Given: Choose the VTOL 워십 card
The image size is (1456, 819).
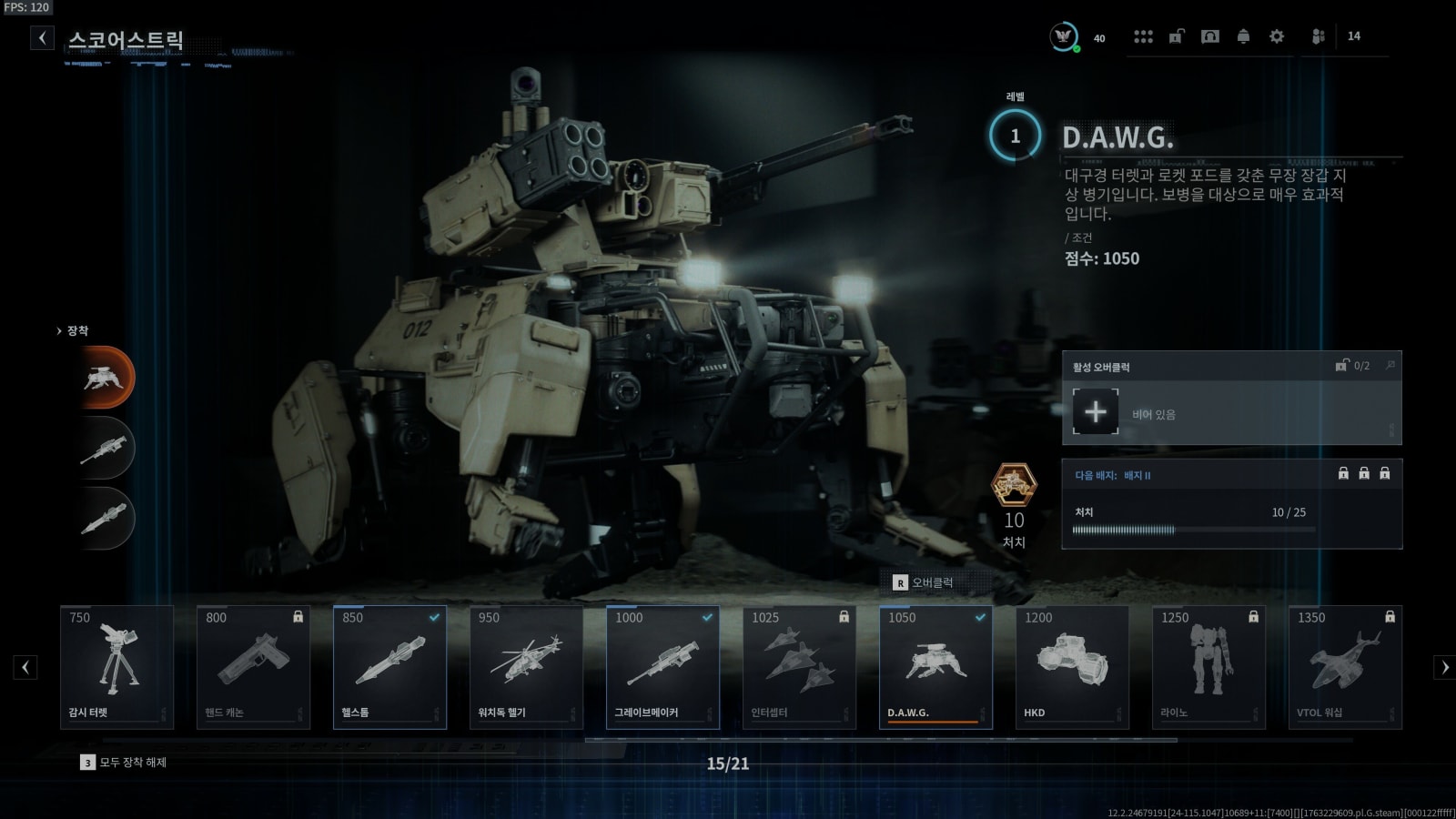Looking at the screenshot, I should [1345, 667].
